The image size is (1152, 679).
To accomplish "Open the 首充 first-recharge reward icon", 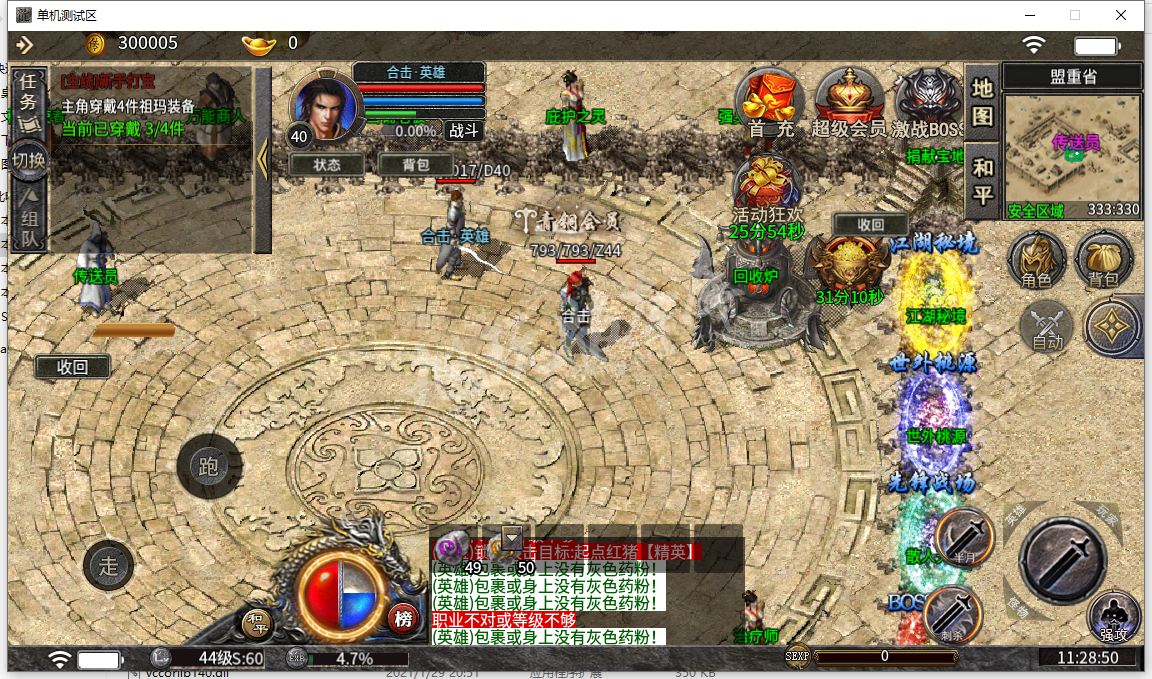I will 770,100.
